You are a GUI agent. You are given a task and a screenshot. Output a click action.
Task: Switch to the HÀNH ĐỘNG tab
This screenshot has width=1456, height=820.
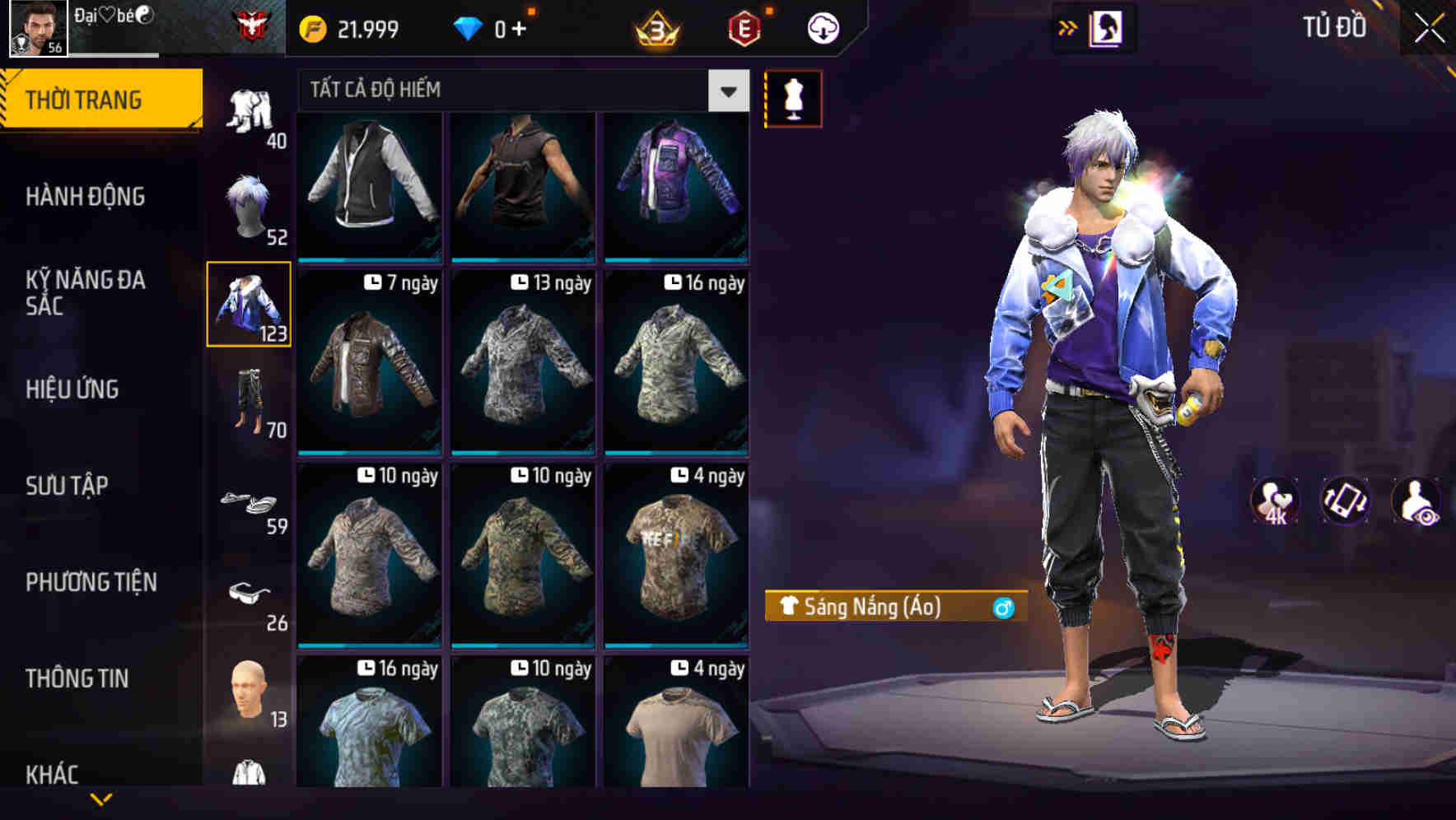coord(86,197)
